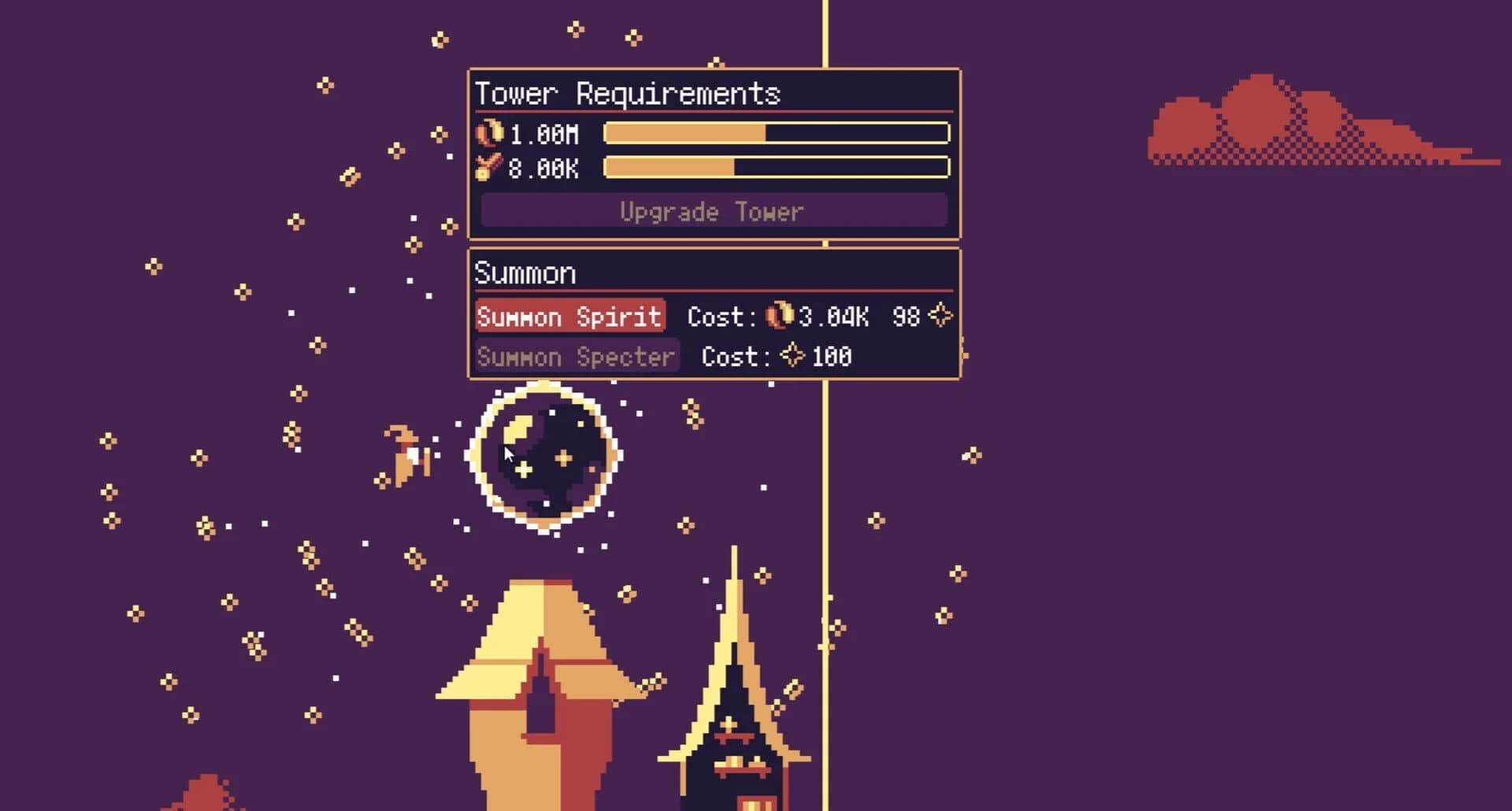Collapse the Summon panel header
1512x811 pixels.
524,272
